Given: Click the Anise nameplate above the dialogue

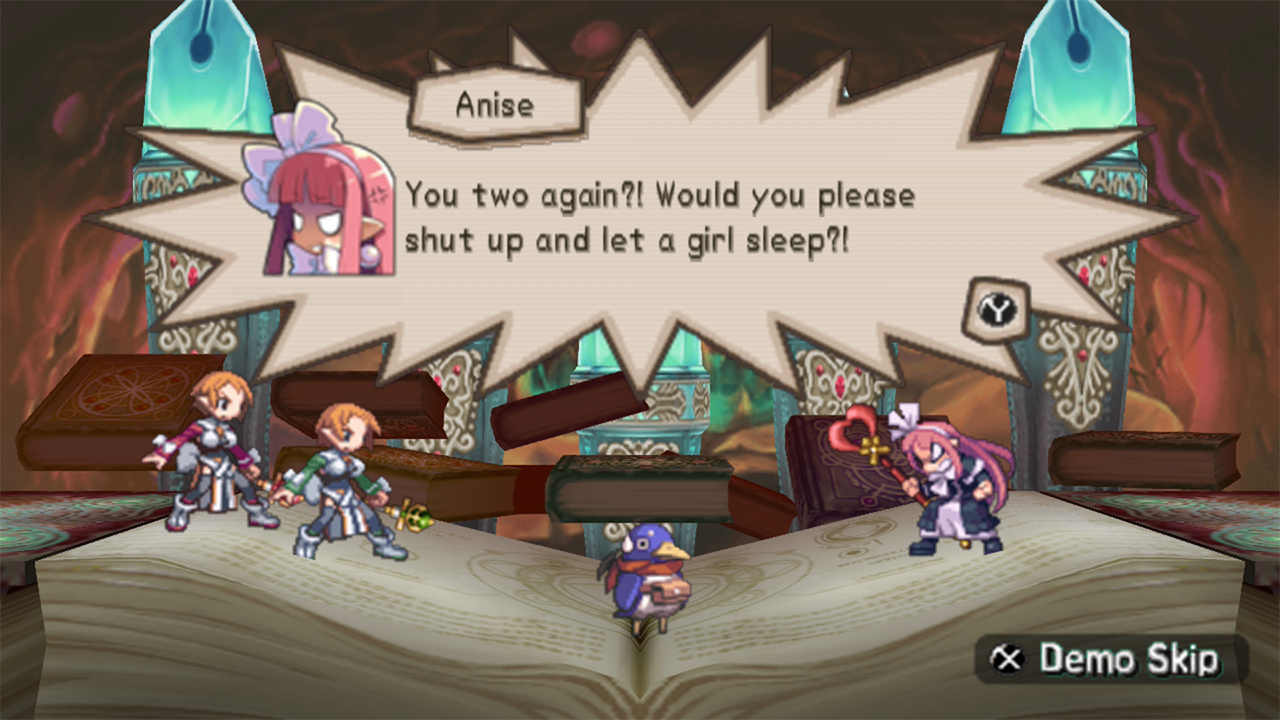Looking at the screenshot, I should [497, 103].
